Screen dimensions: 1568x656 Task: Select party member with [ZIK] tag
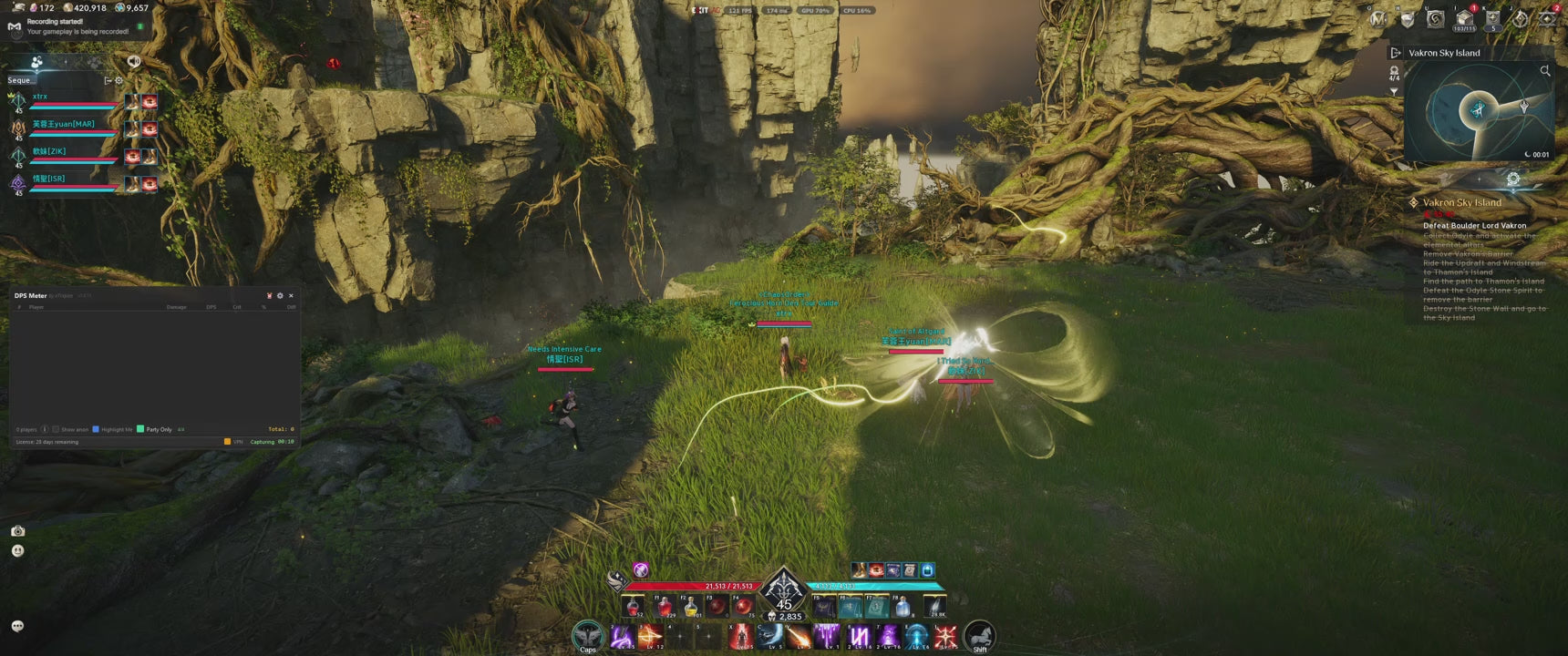pos(49,151)
